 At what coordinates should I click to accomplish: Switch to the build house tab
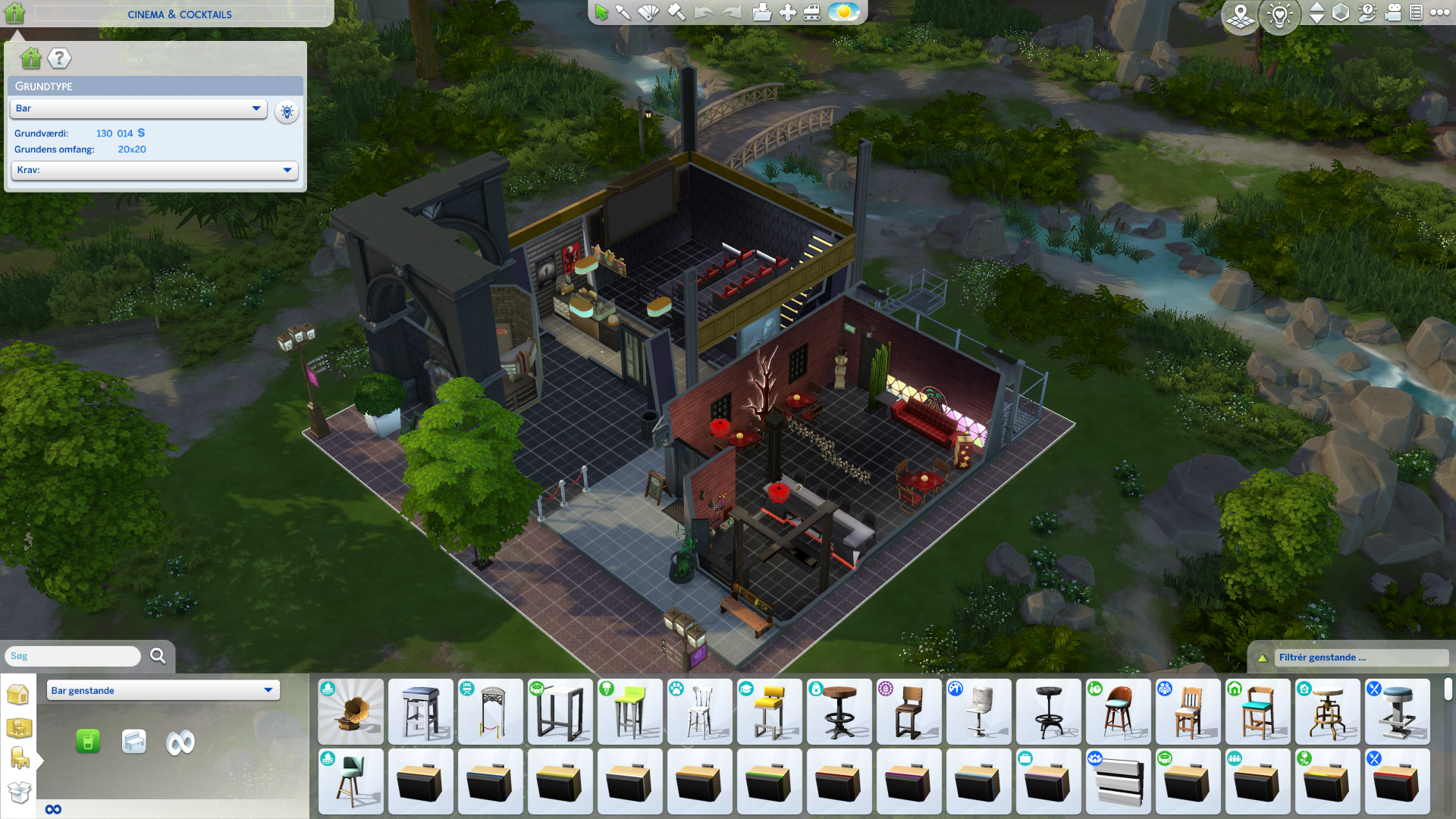coord(18,694)
